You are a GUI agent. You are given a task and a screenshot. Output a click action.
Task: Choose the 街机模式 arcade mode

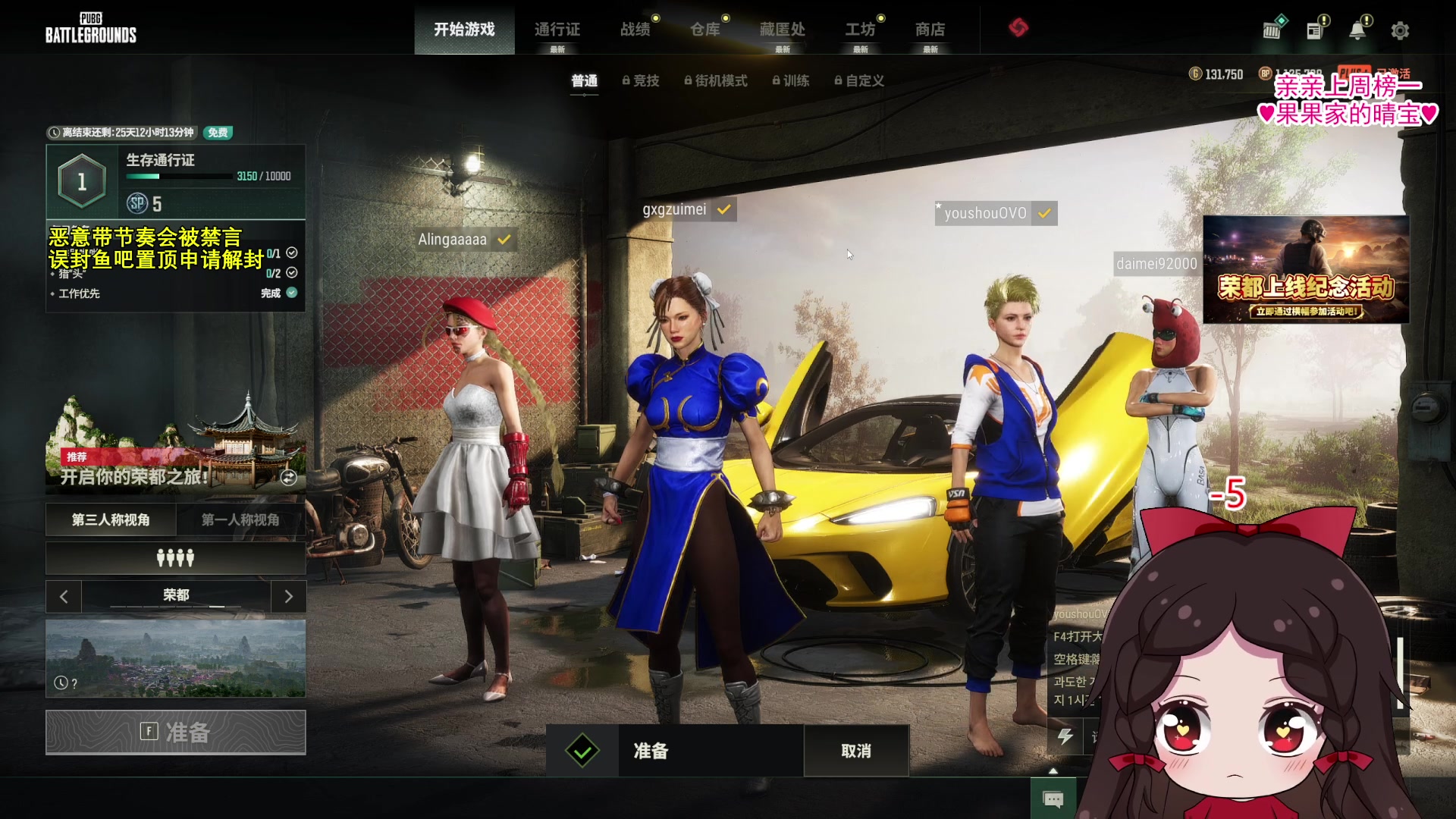tap(716, 80)
